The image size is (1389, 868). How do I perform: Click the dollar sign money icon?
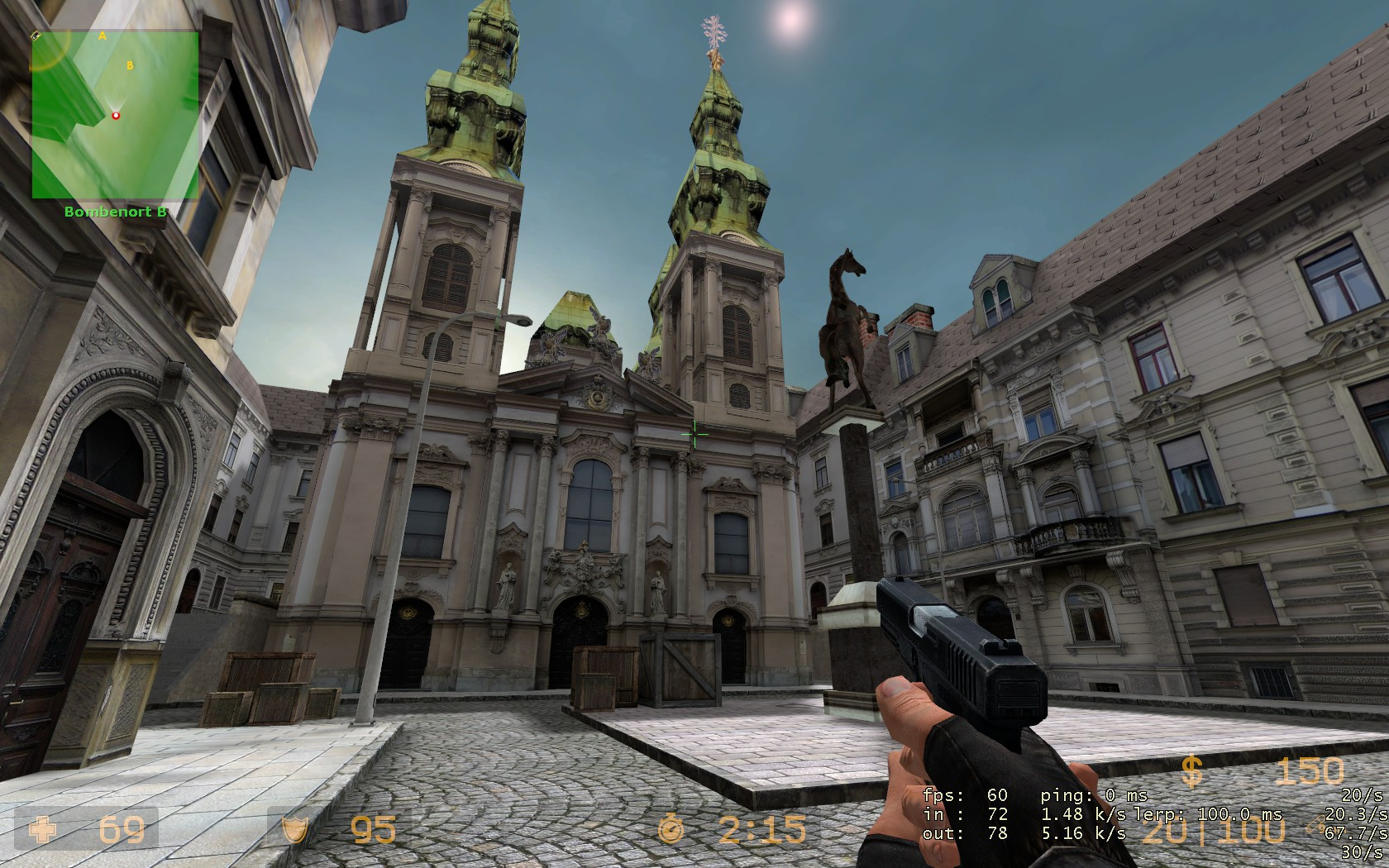[1191, 773]
